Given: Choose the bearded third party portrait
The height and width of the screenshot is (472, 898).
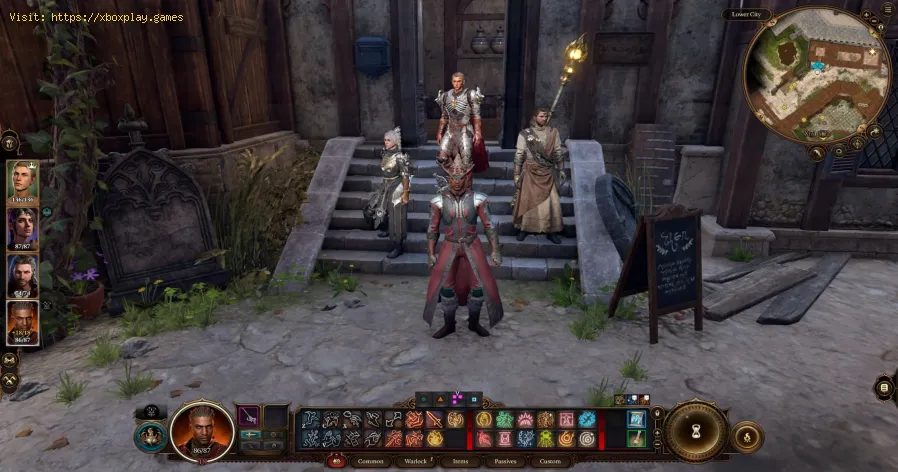Looking at the screenshot, I should [23, 274].
